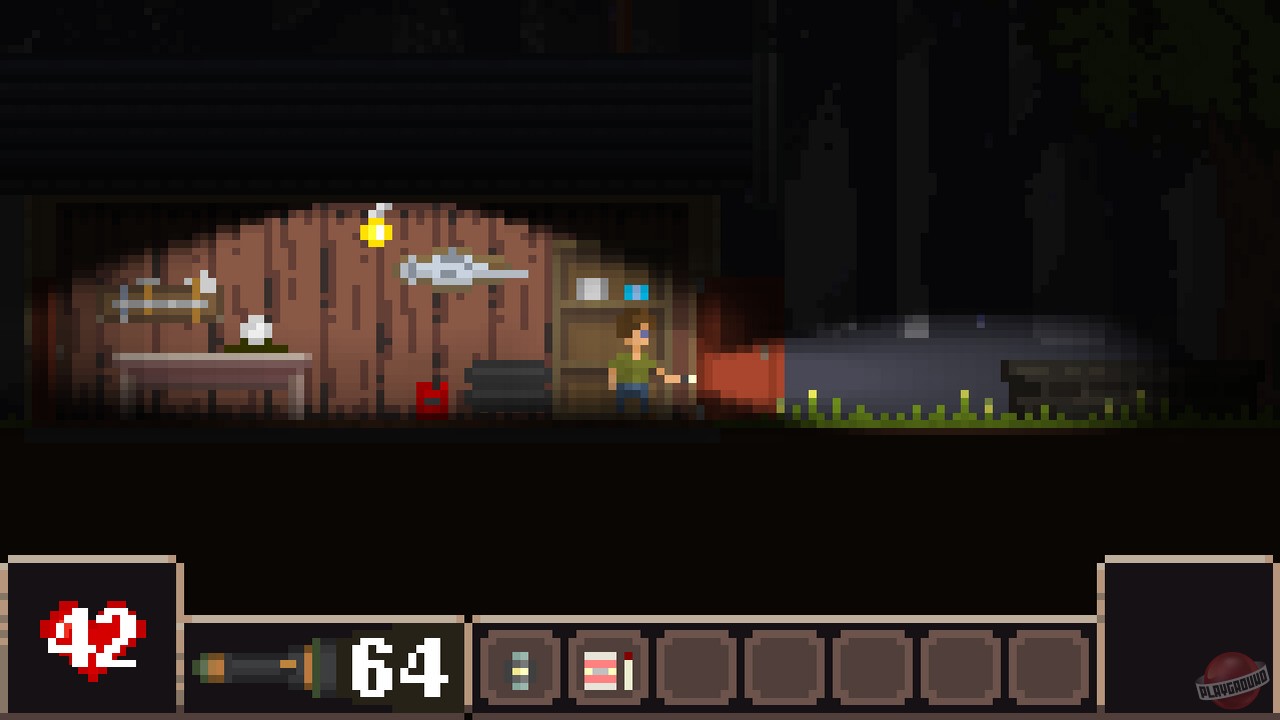The height and width of the screenshot is (720, 1280).
Task: Select the battery item in the inventory
Action: coord(518,668)
